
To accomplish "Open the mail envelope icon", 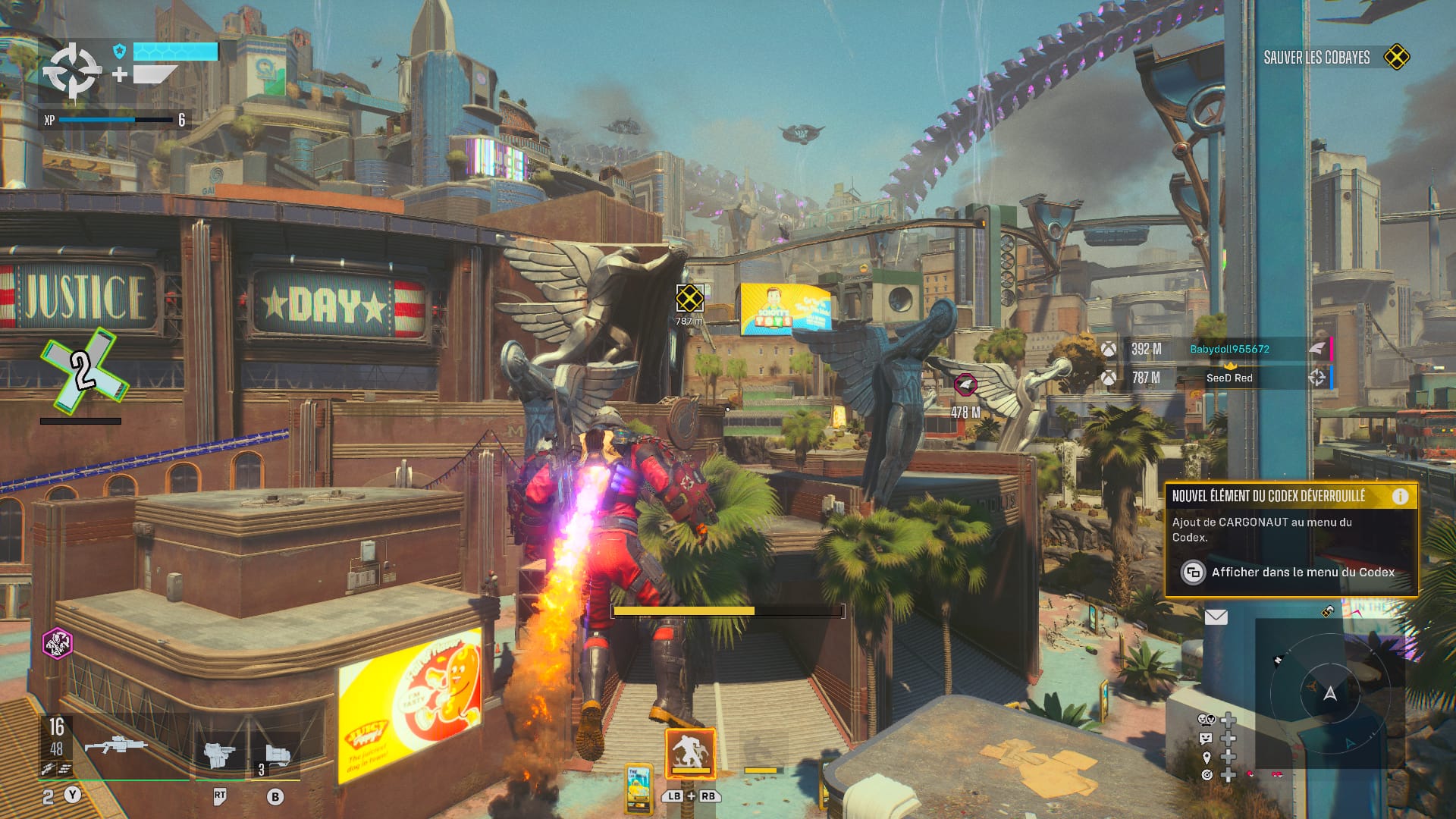I will click(1216, 617).
